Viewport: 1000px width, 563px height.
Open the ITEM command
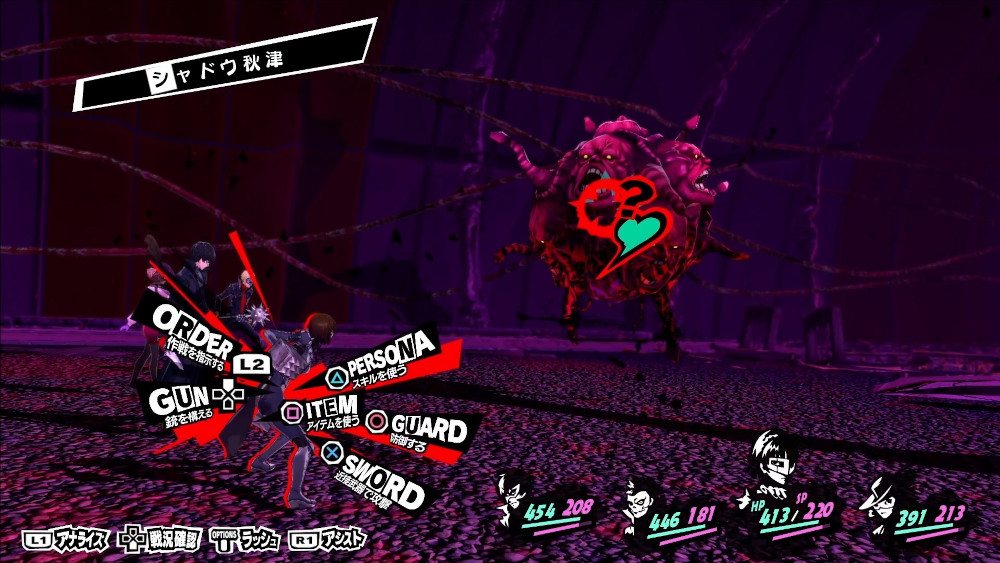click(x=326, y=408)
